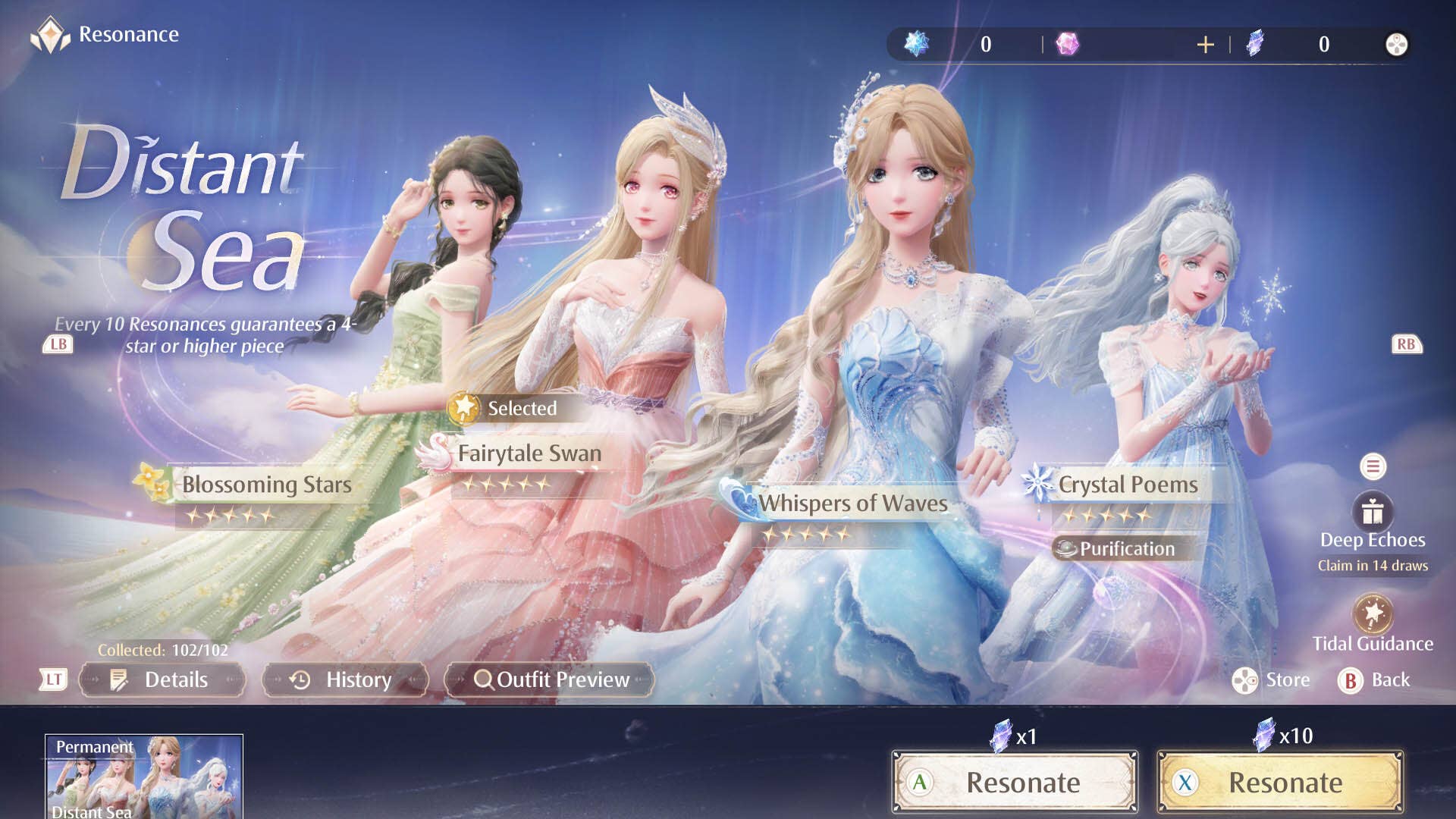1456x819 pixels.
Task: Add more pink diamonds with plus button
Action: tap(1205, 45)
